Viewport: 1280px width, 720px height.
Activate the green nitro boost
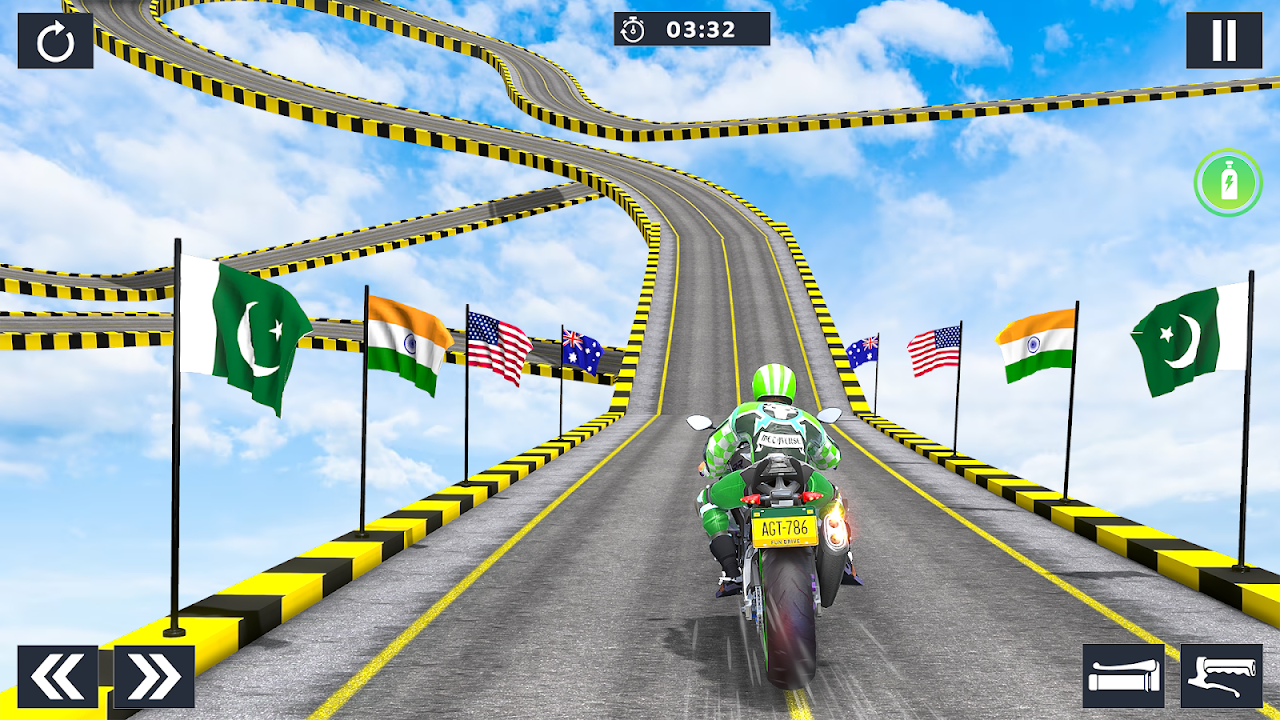[1228, 183]
